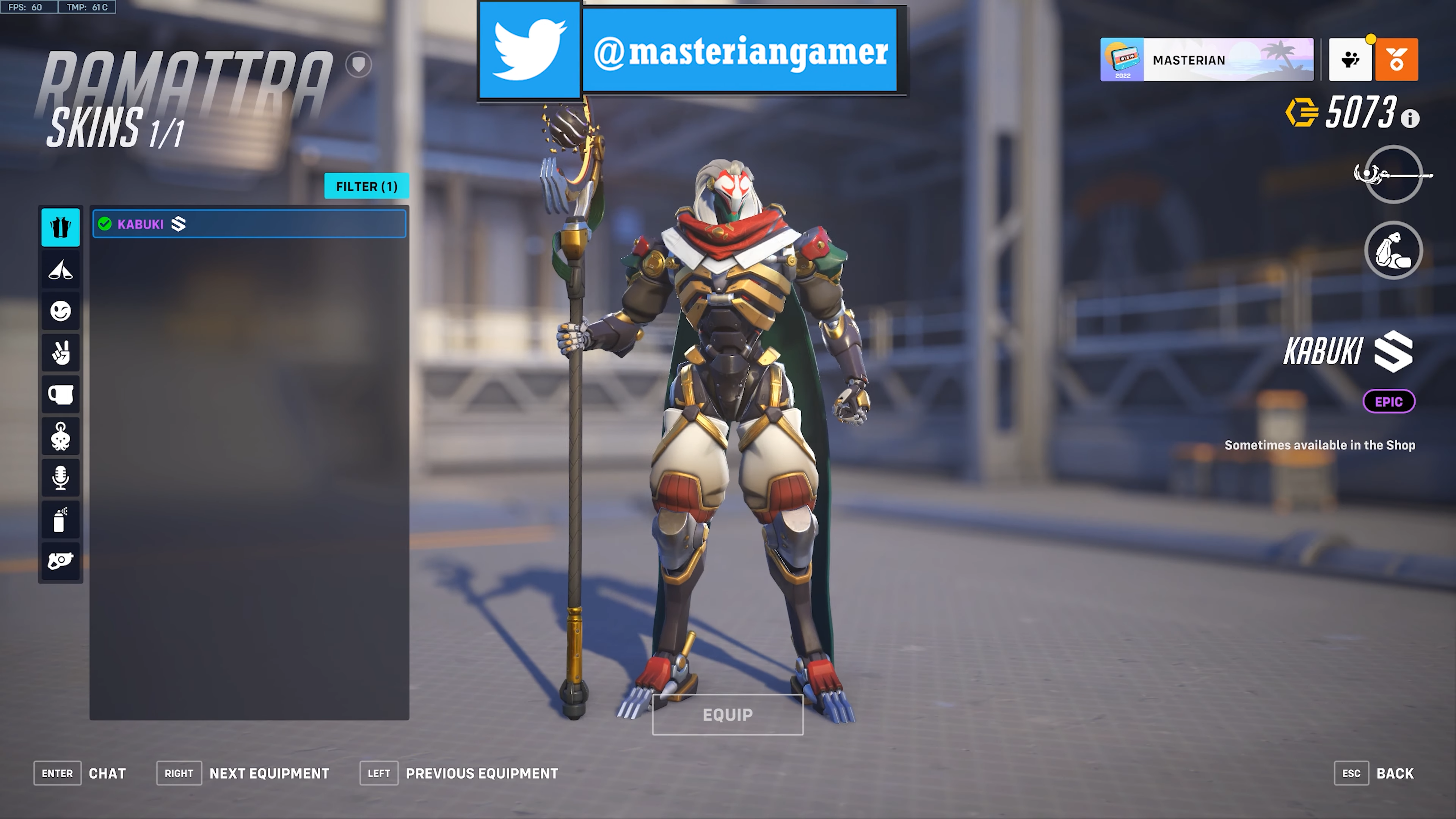
Task: Switch to the Weapon Charms tab
Action: point(61,436)
